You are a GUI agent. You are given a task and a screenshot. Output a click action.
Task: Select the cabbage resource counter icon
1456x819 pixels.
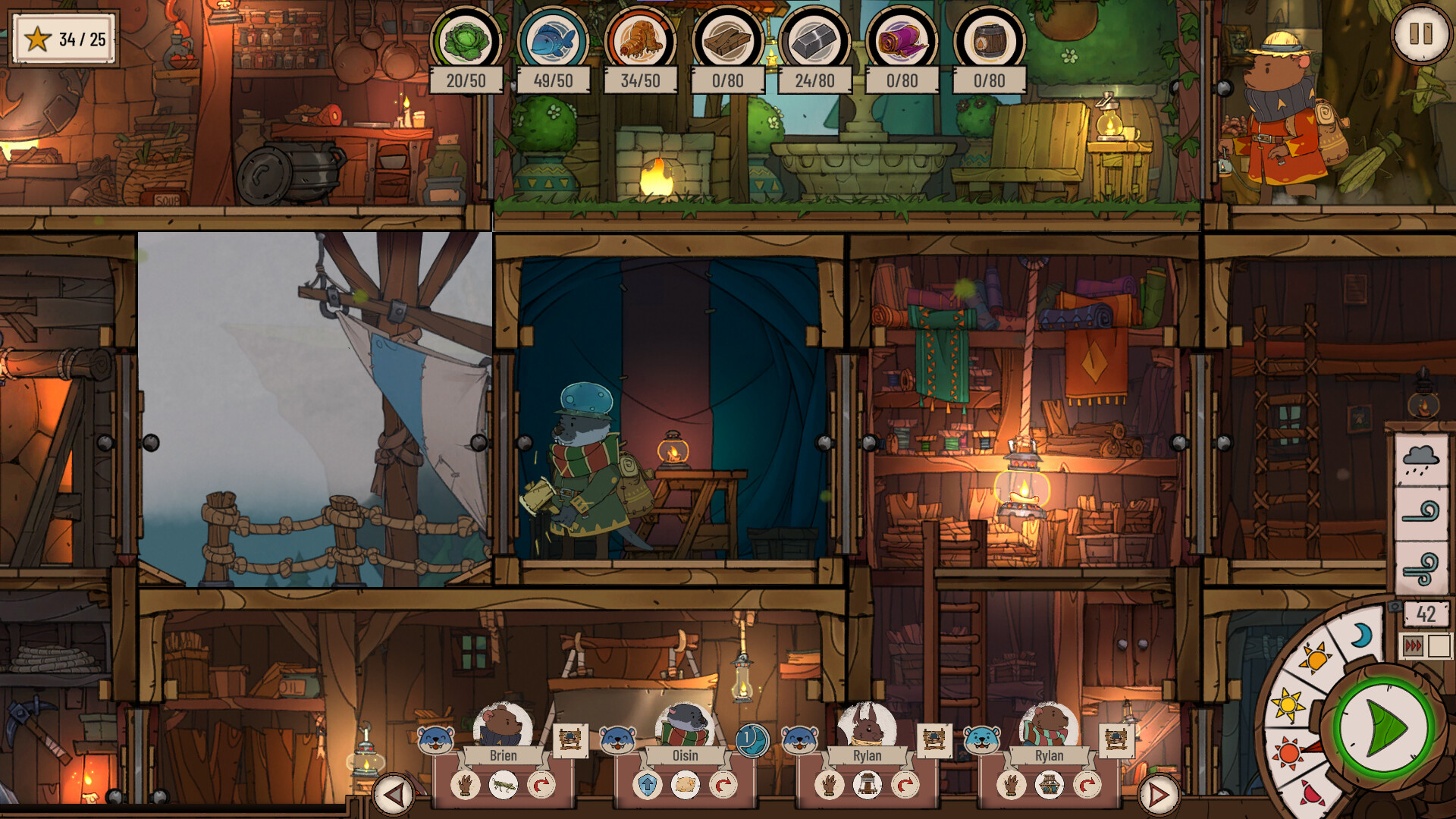coord(469,43)
